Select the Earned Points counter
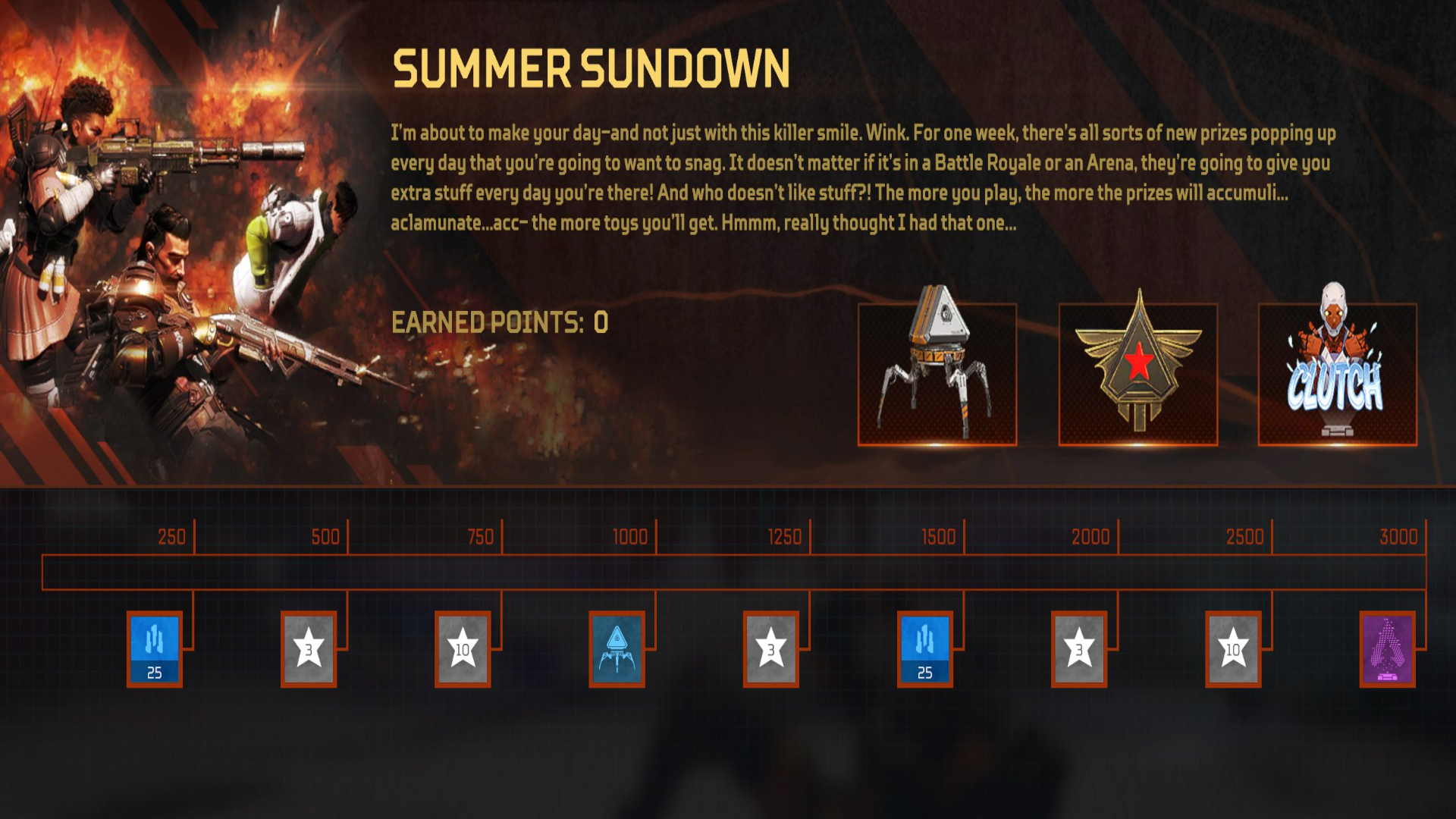 click(500, 322)
